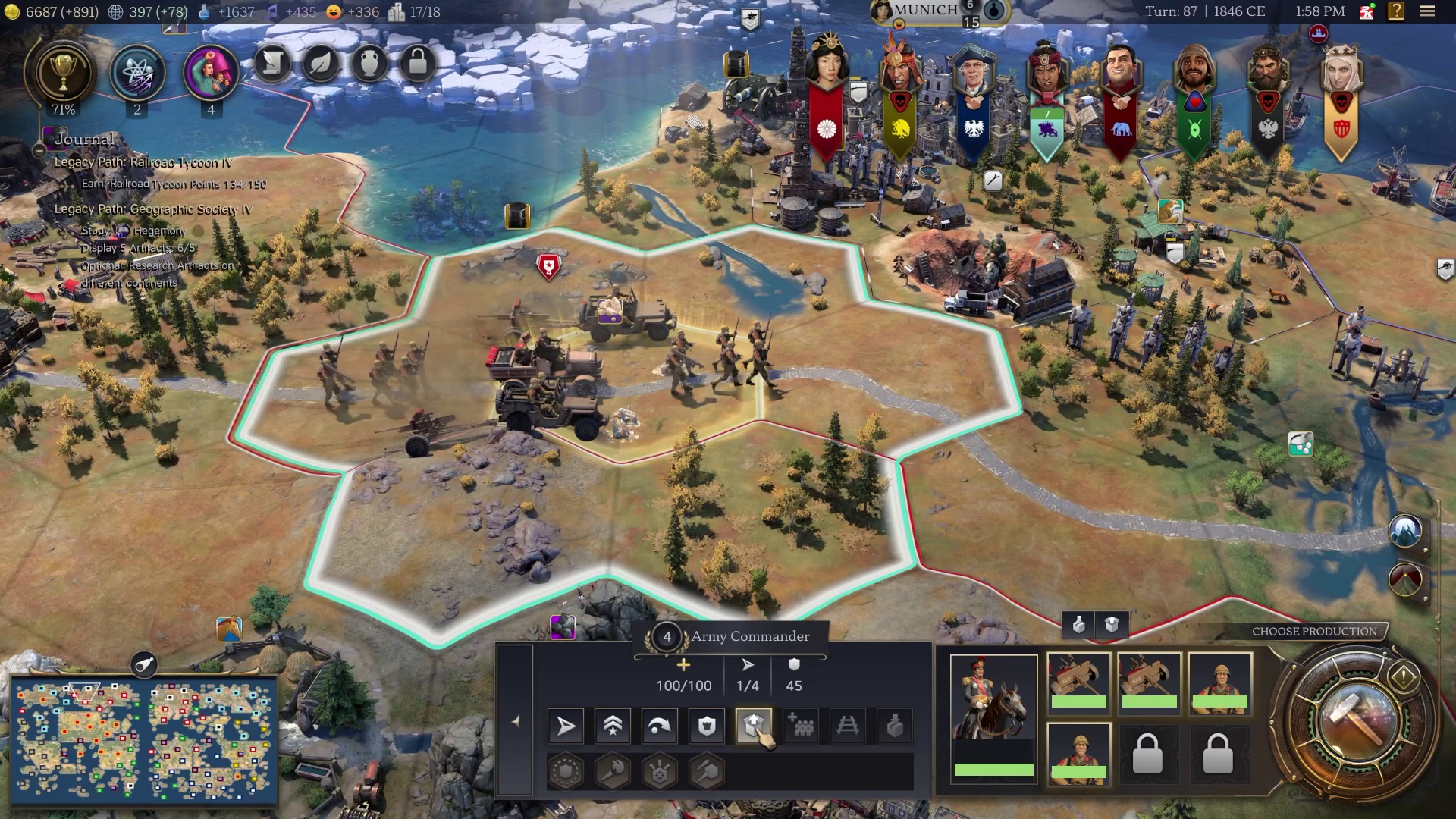Open the amphora great works icon
This screenshot has width=1456, height=819.
point(369,64)
